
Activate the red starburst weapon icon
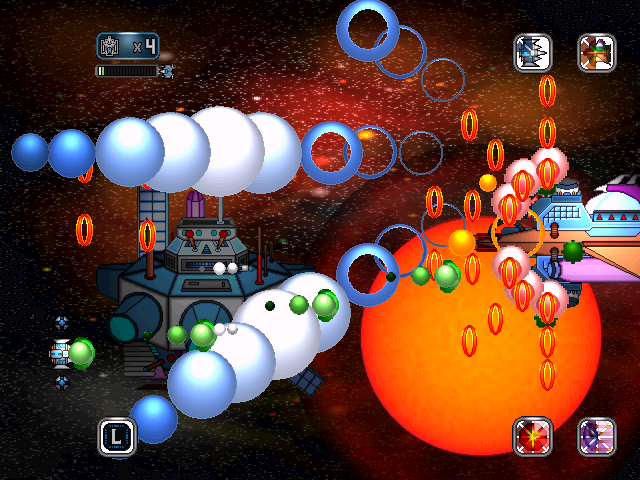(533, 436)
